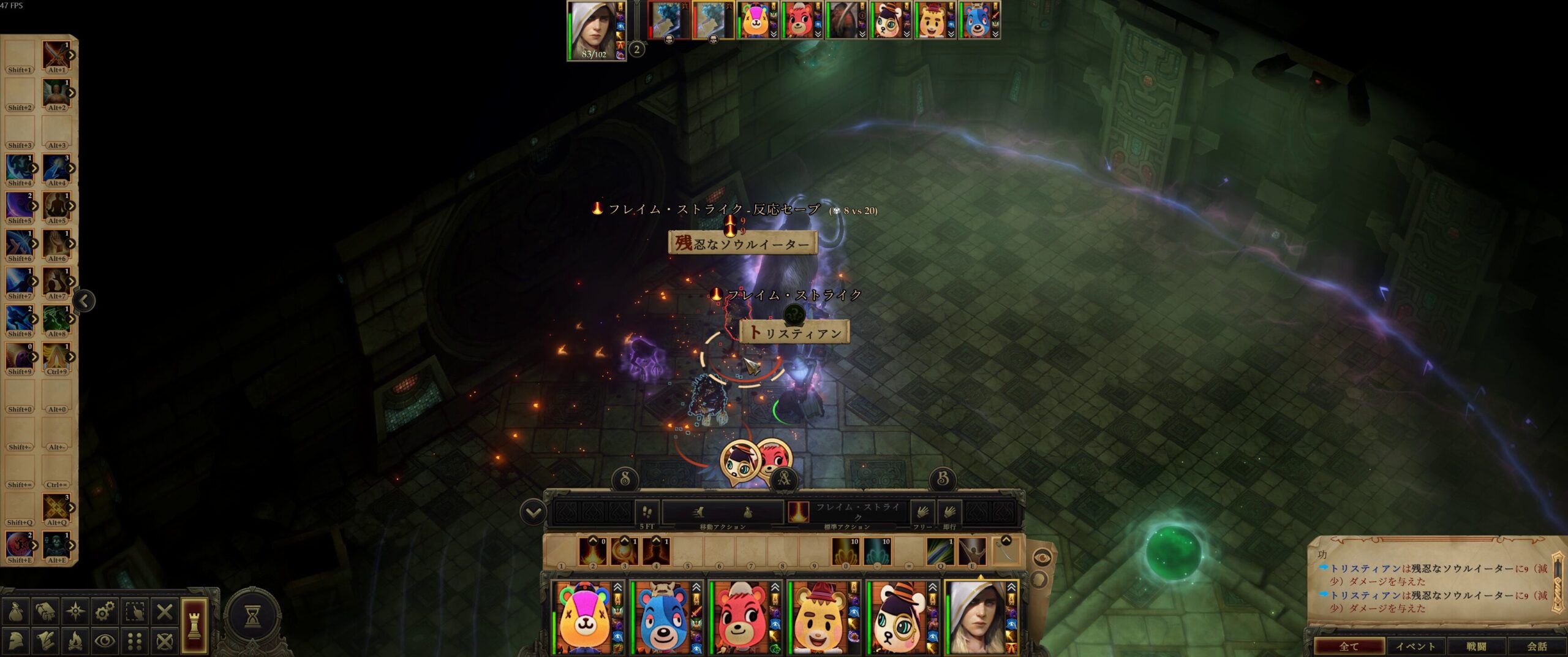
Task: Toggle the eye button beside hotbar
Action: tap(1042, 557)
